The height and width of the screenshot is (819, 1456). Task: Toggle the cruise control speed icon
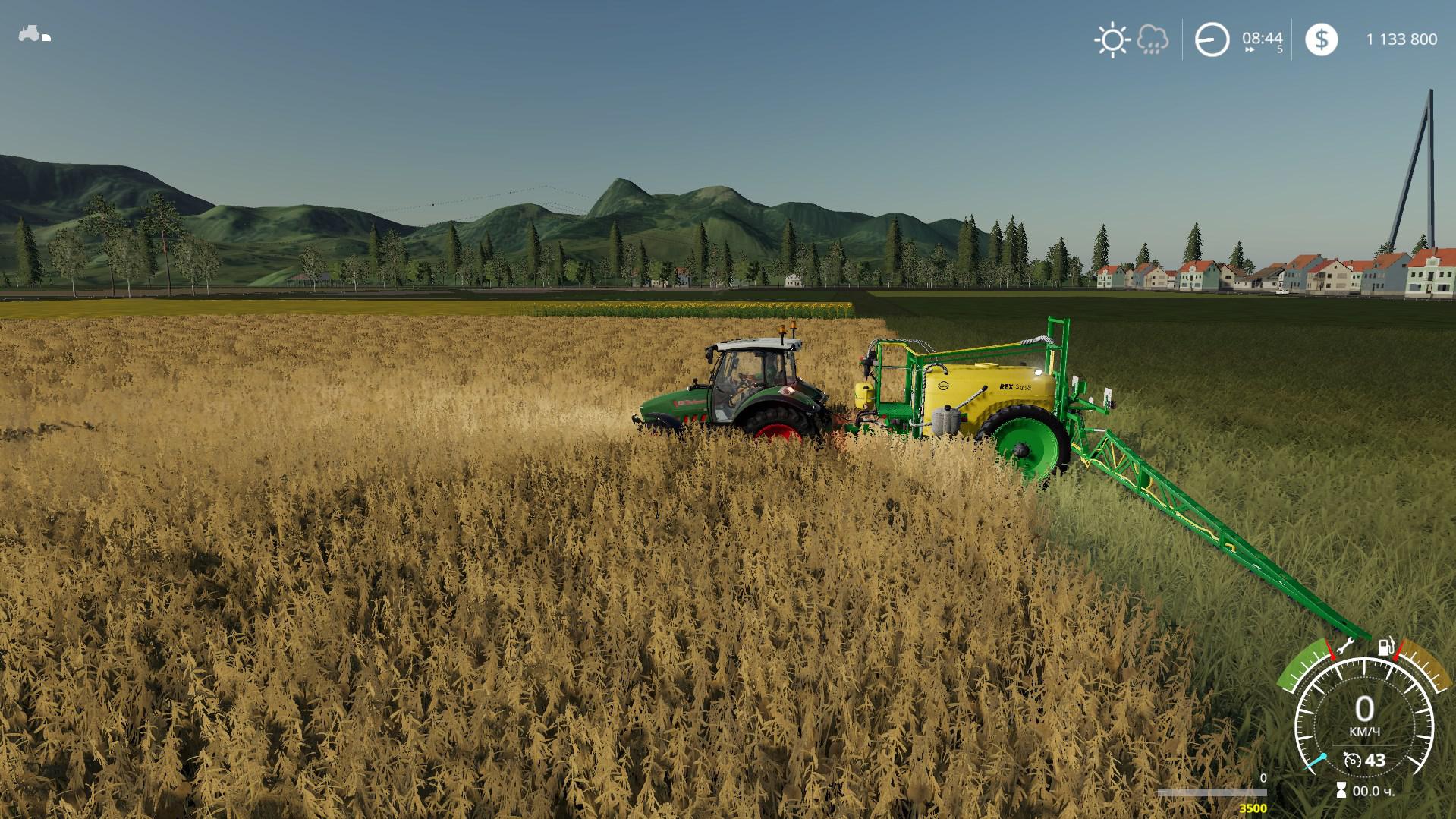tap(1351, 760)
